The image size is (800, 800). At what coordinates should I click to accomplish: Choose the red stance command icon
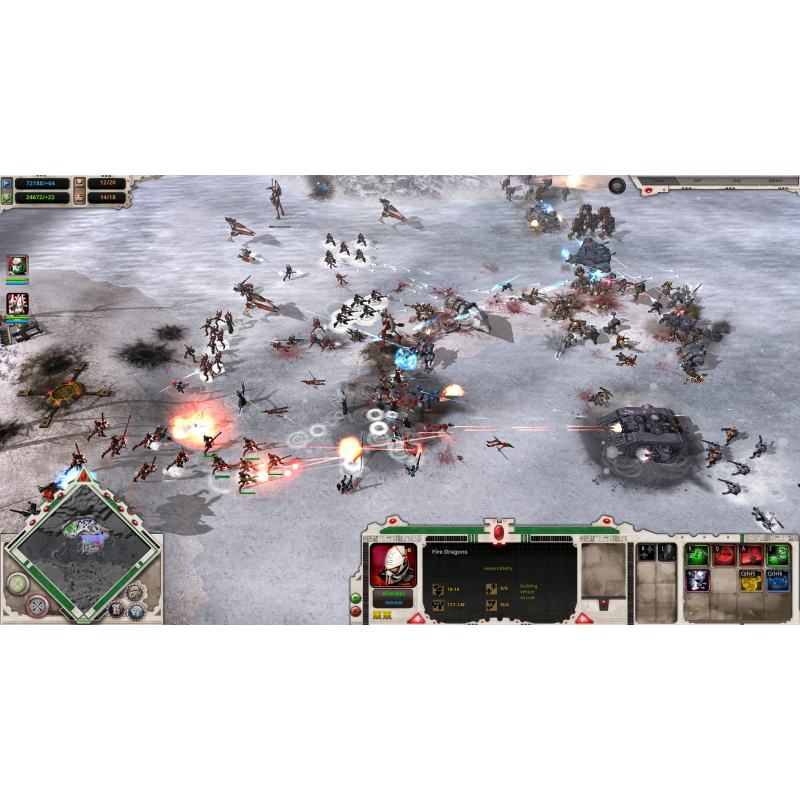(x=723, y=555)
